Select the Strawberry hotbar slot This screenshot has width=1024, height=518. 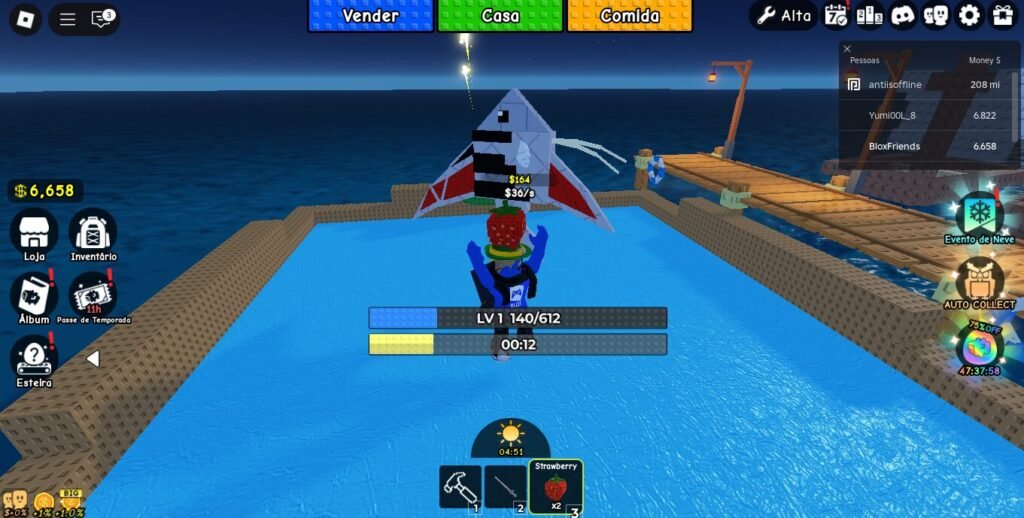pyautogui.click(x=555, y=487)
